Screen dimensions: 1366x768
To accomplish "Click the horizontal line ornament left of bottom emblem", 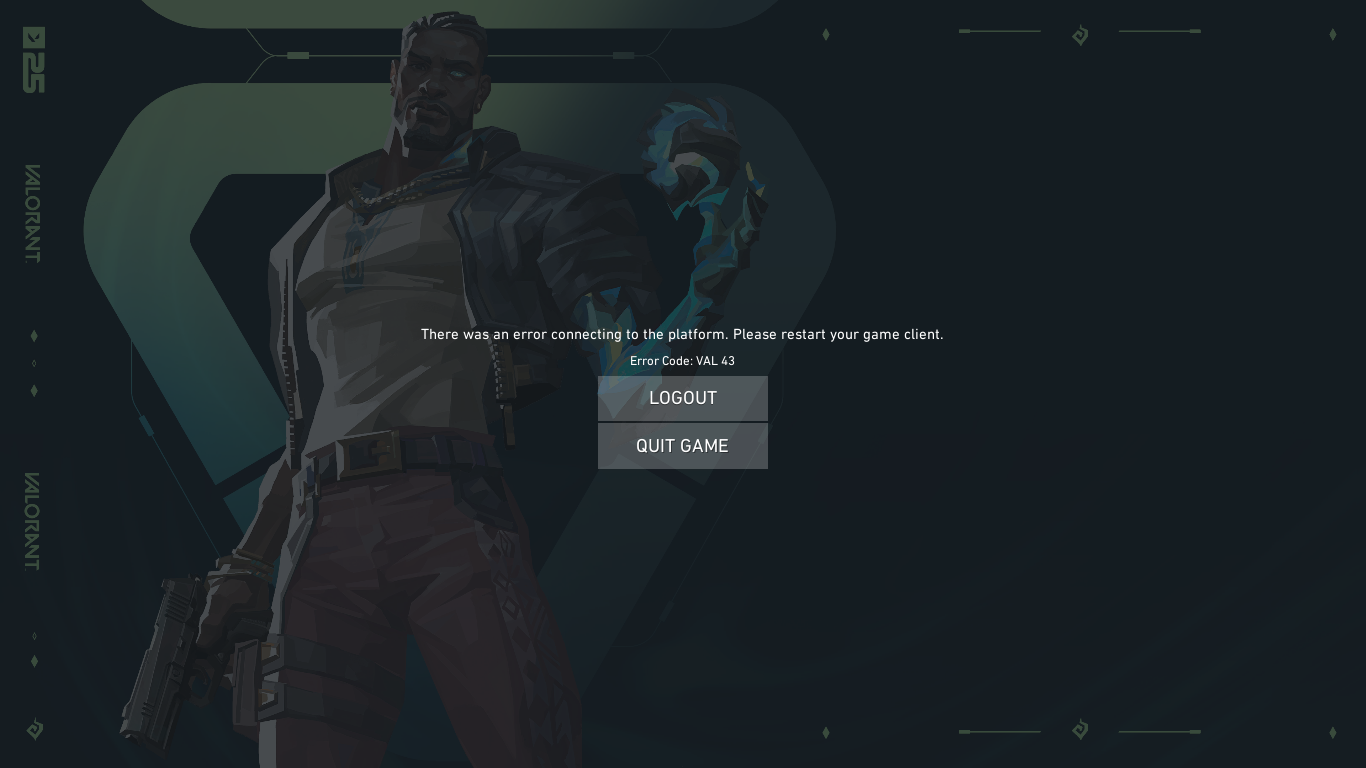I will [x=999, y=731].
